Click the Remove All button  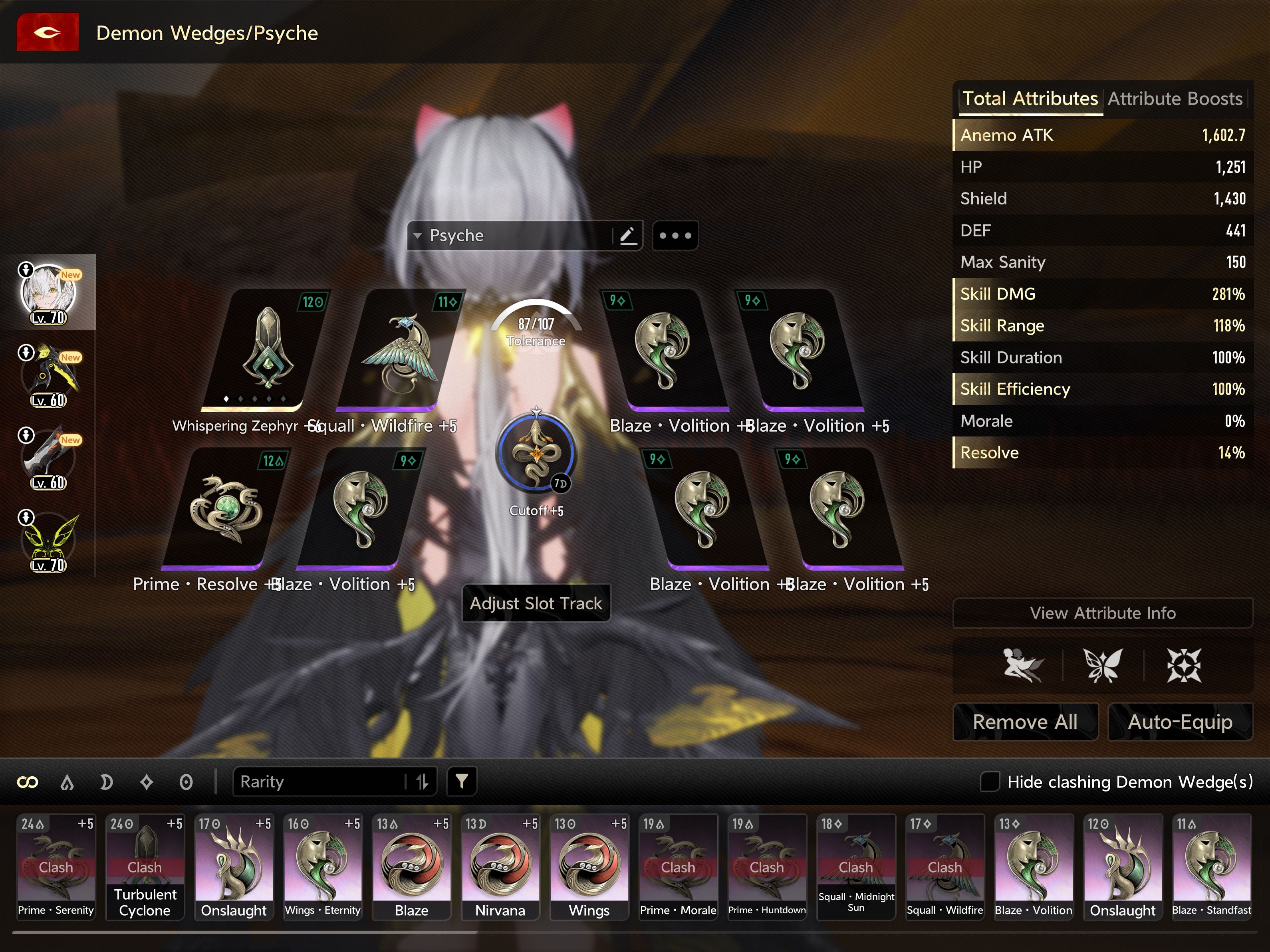pos(1025,722)
